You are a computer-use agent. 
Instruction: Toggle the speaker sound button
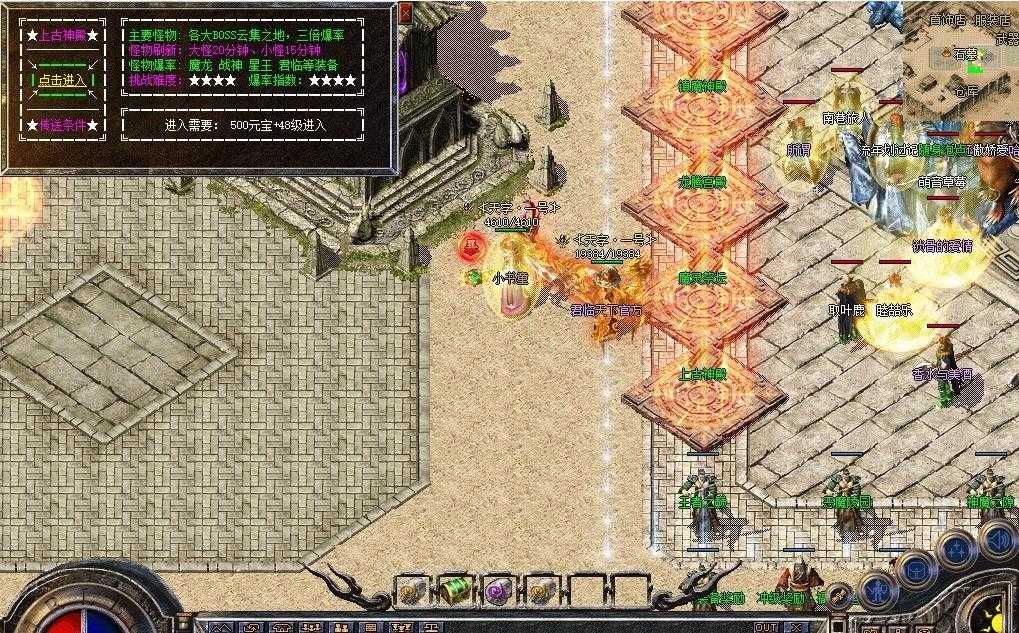click(997, 541)
